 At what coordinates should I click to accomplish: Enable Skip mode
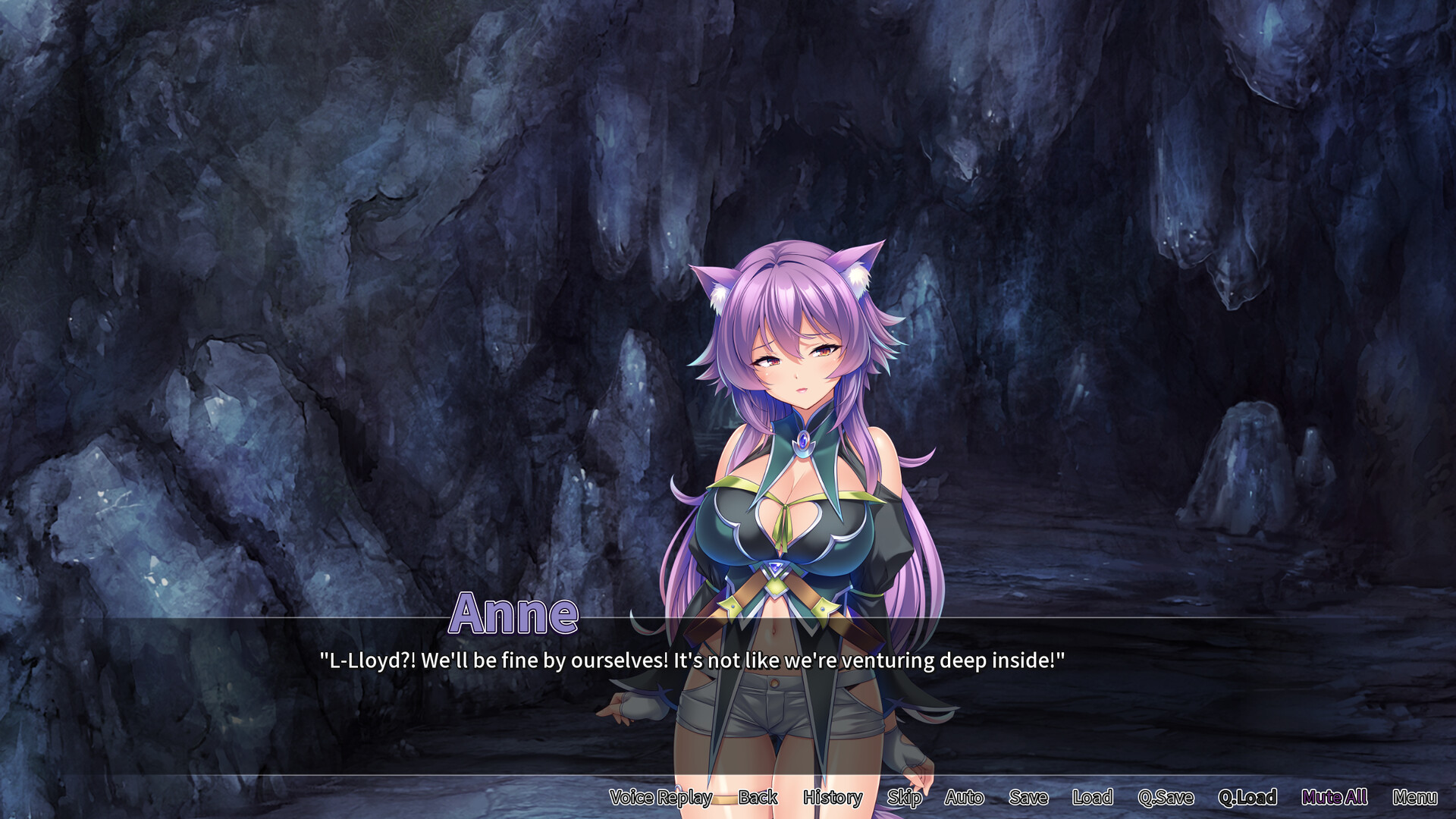pos(905,798)
